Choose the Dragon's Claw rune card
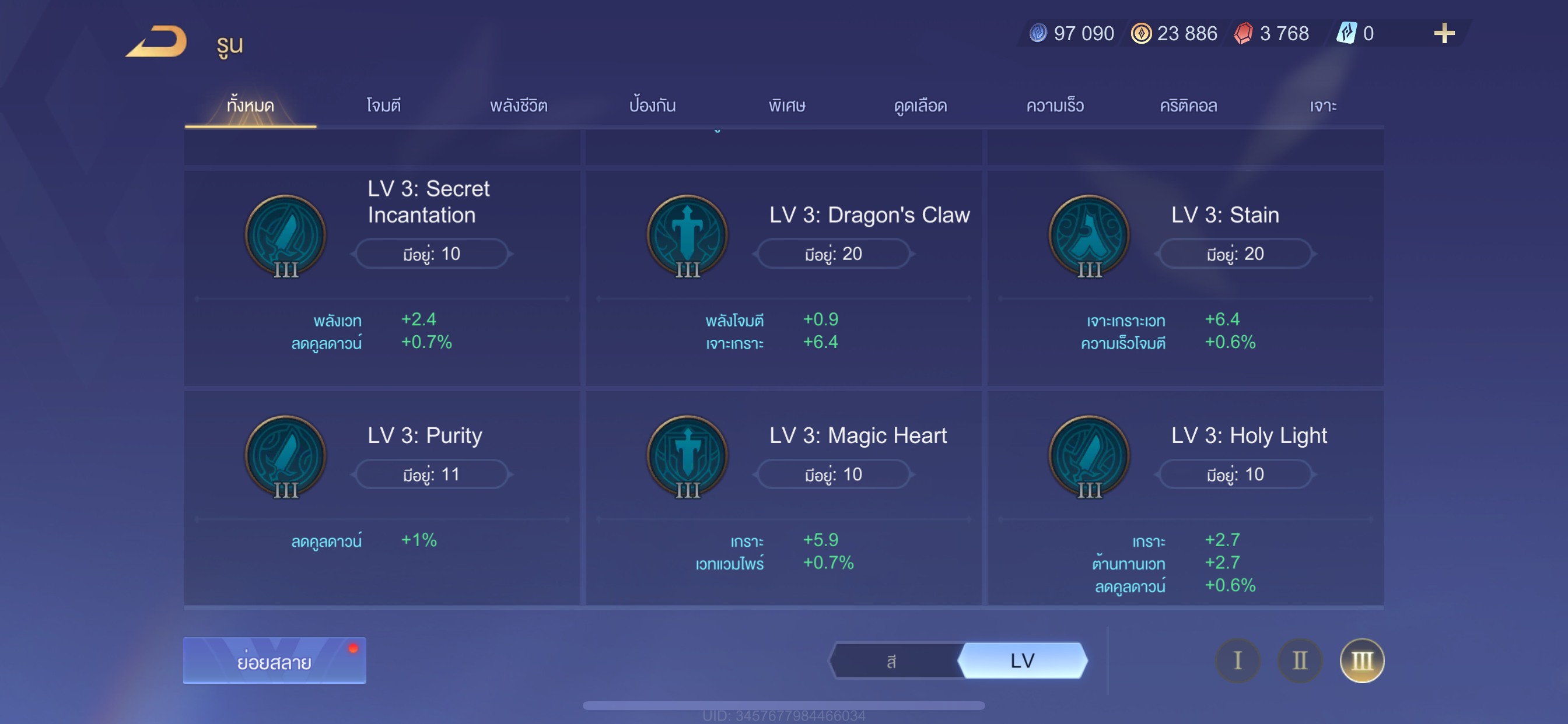The height and width of the screenshot is (724, 1568). coord(783,277)
